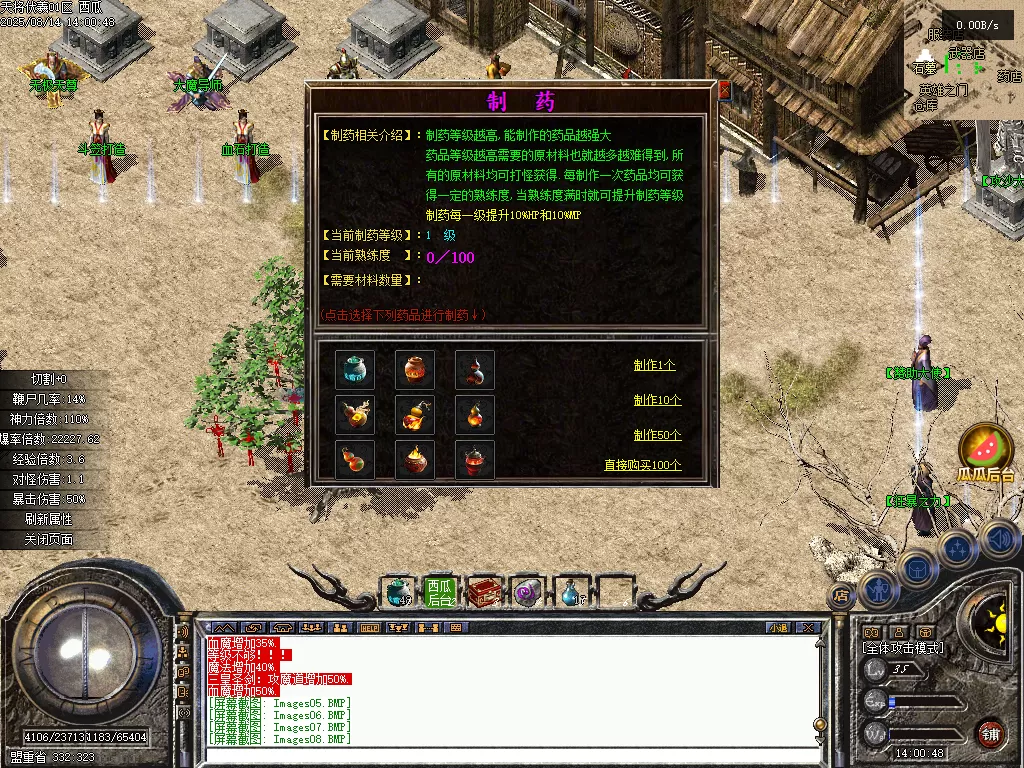The image size is (1024, 768).
Task: Select the teal jar potion
Action: pos(354,370)
